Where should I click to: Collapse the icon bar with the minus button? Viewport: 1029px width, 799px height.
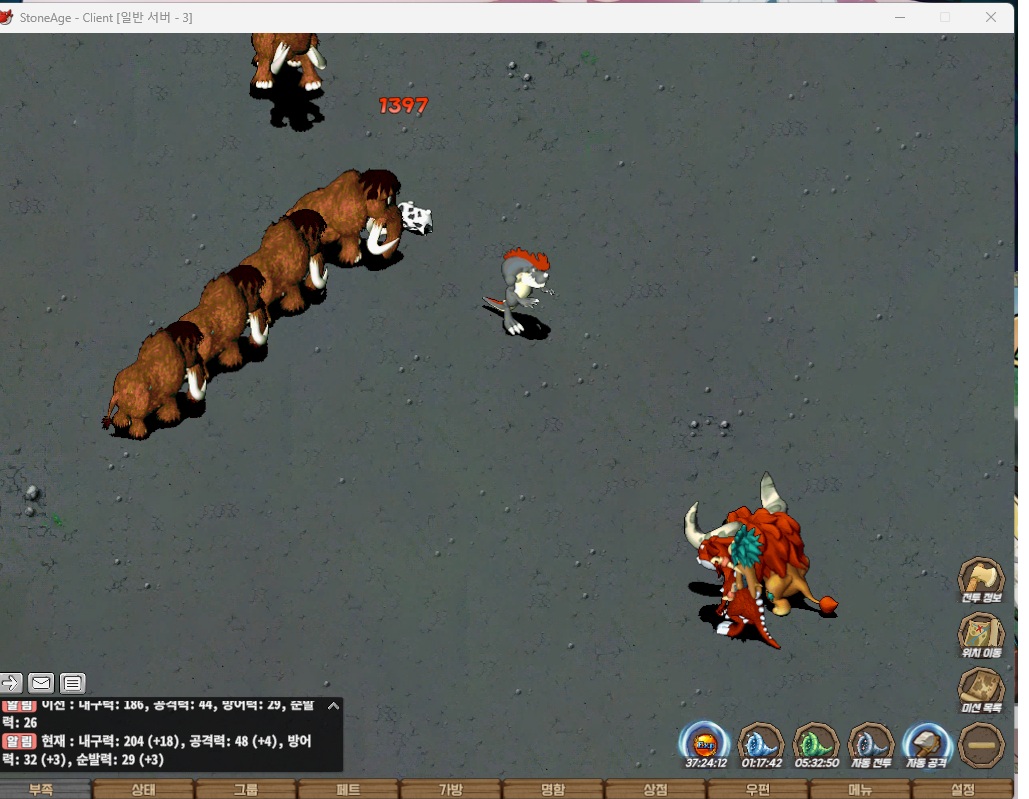(981, 744)
